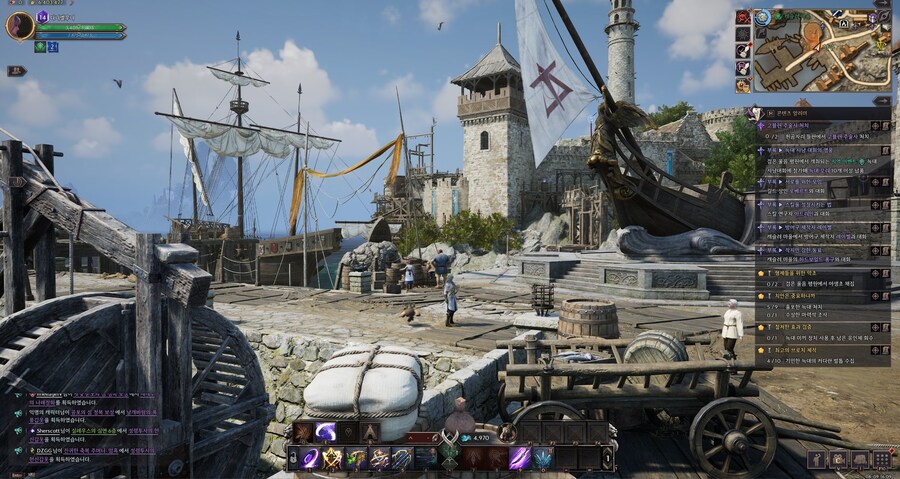The image size is (900, 479).
Task: Open the minimap
Action: pos(821,50)
